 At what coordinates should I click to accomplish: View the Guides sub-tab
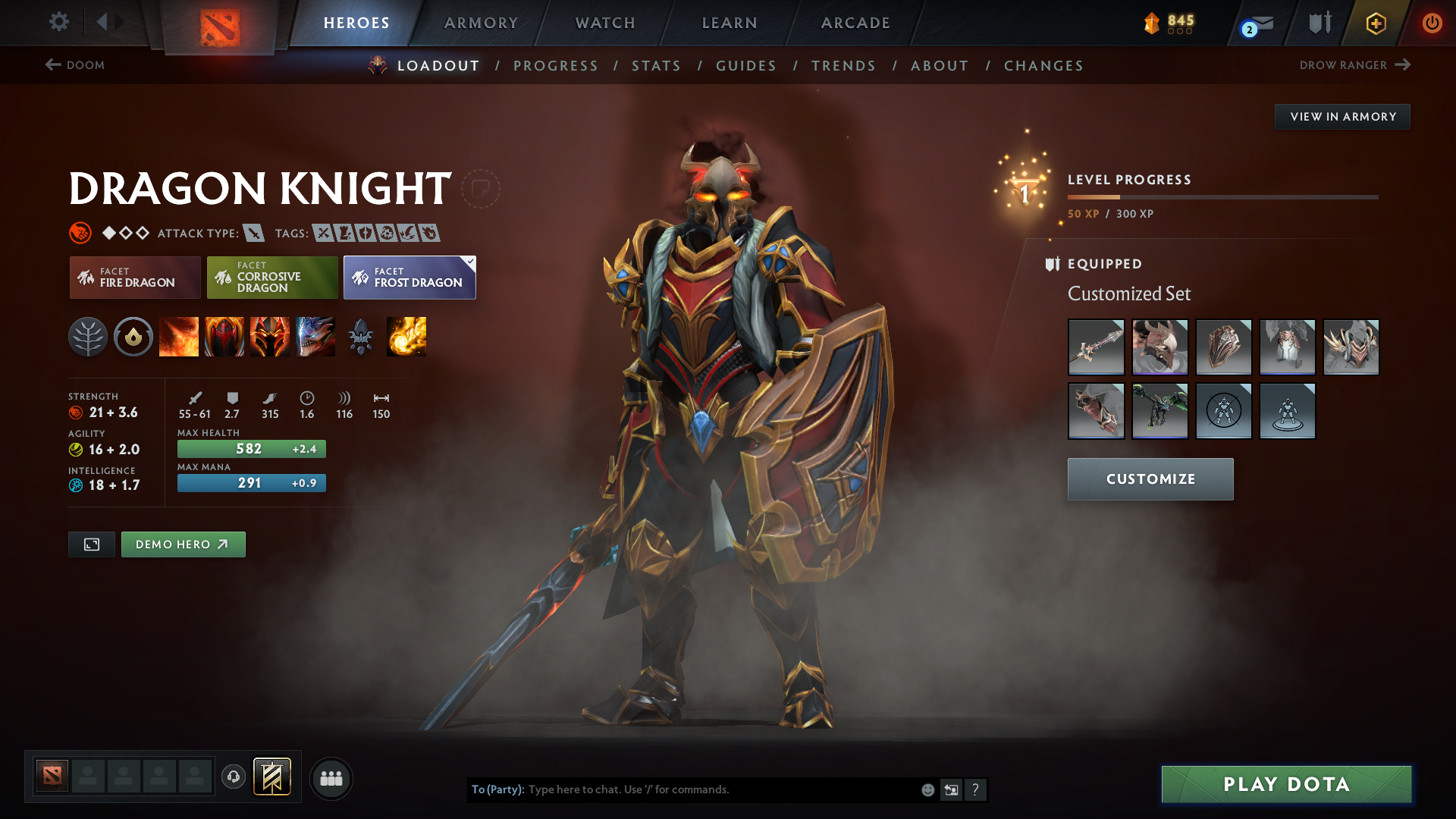coord(746,66)
